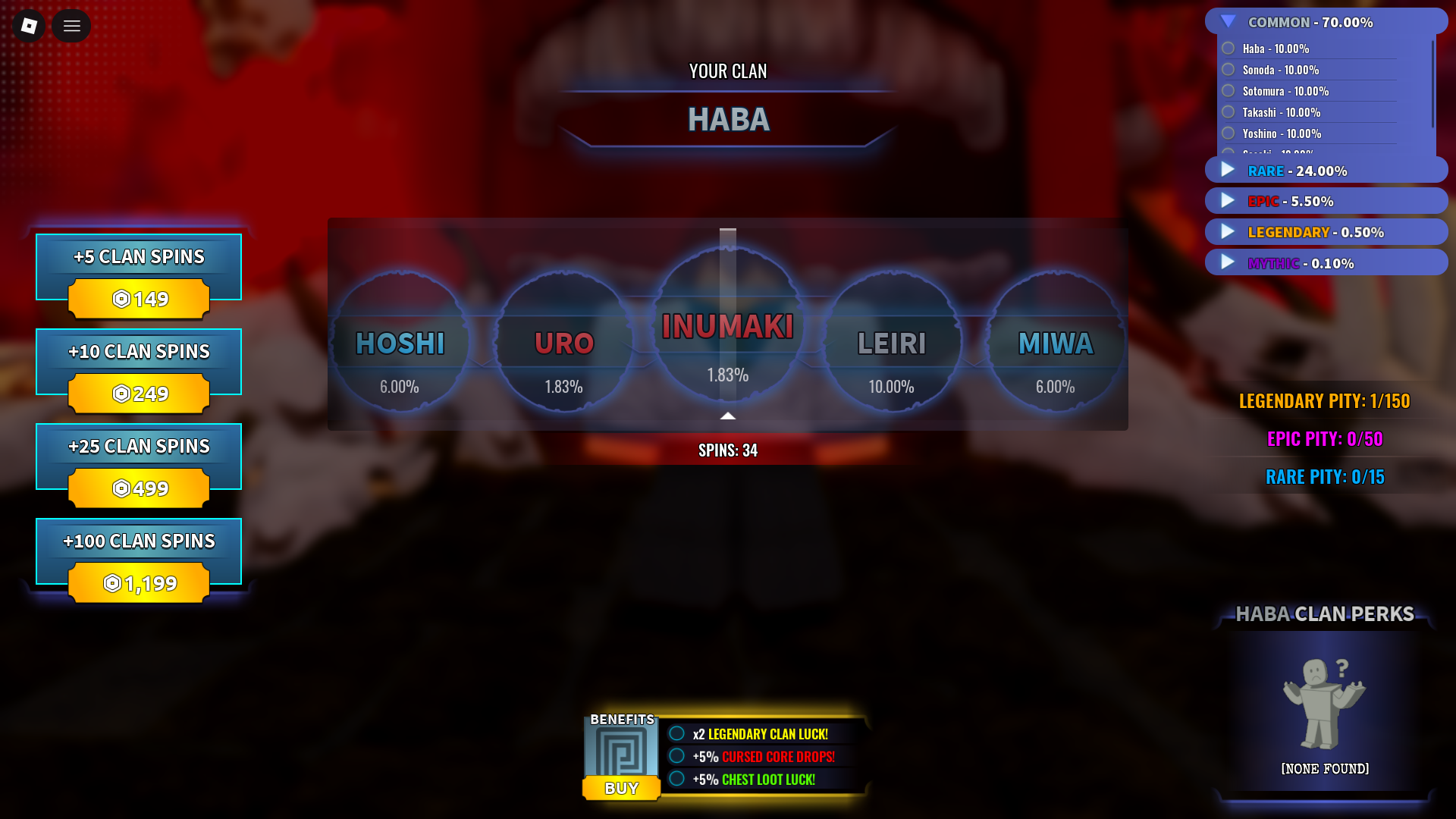The width and height of the screenshot is (1456, 819).
Task: Select INUMAKI on the clan wheel
Action: [x=727, y=328]
